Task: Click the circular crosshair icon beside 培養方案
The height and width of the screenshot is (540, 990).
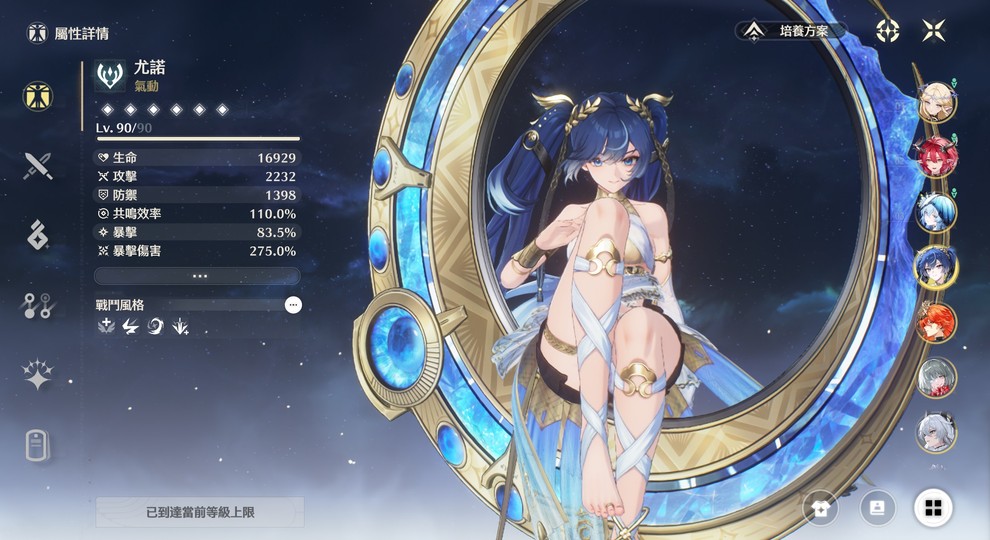Action: coord(887,30)
